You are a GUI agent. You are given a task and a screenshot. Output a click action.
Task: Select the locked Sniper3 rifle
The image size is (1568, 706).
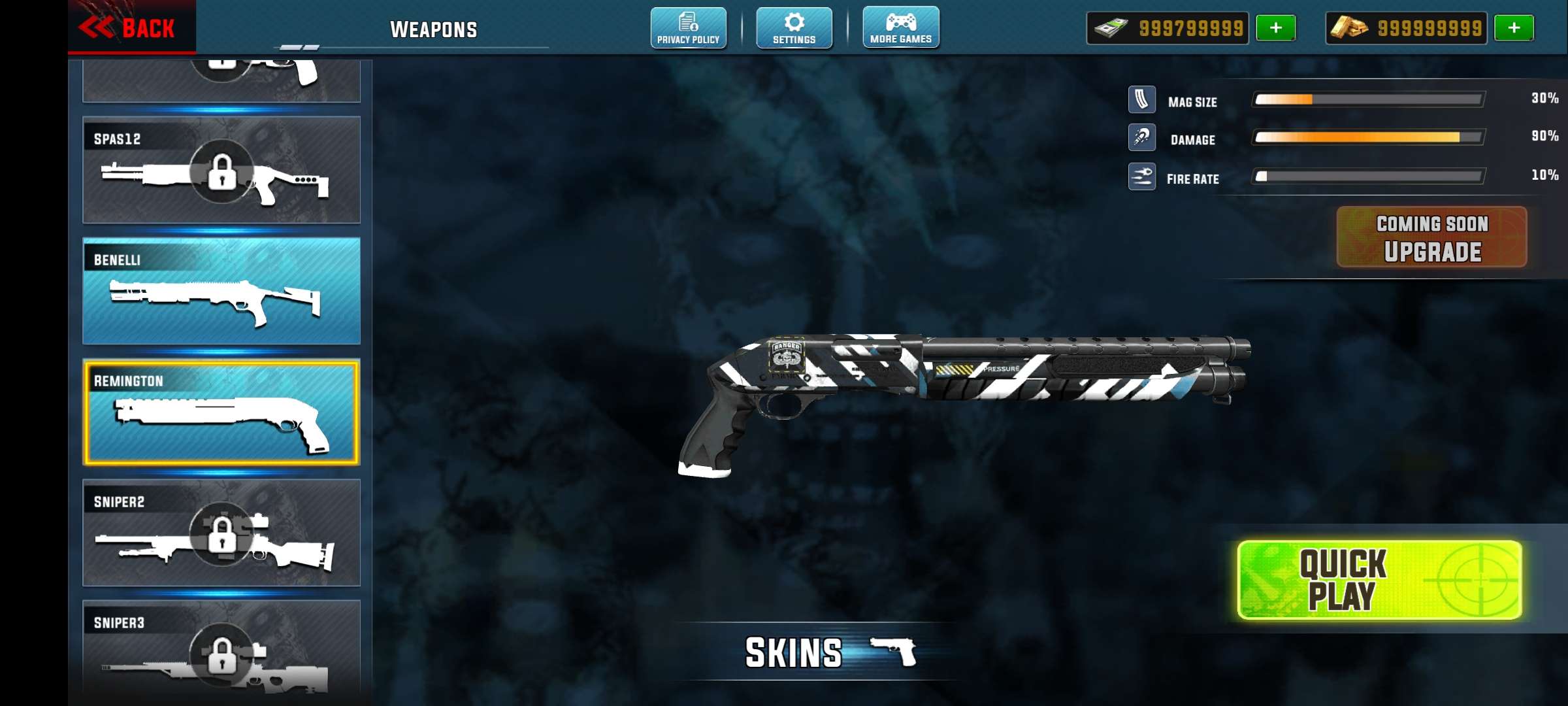click(x=221, y=650)
